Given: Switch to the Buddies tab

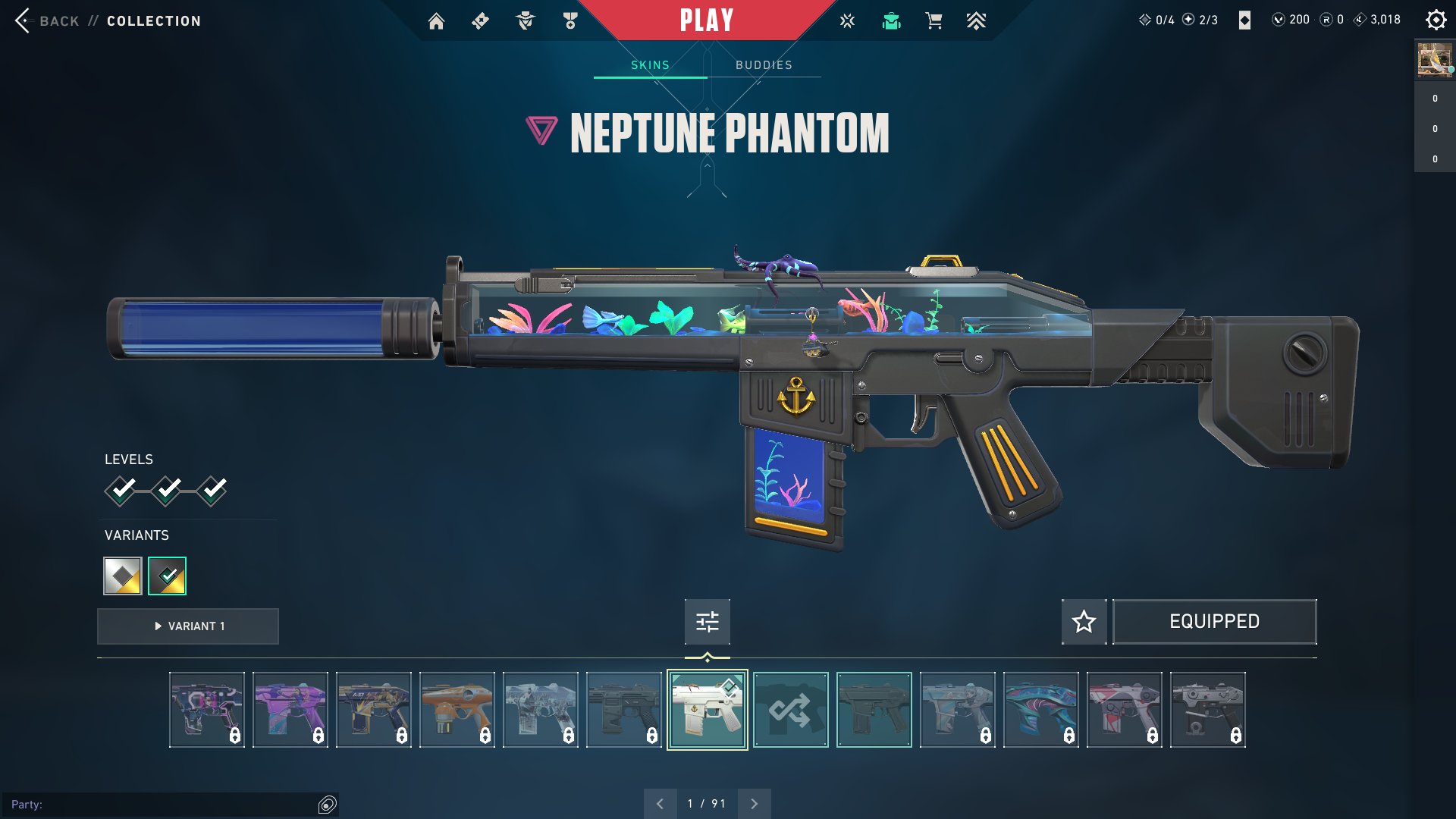Looking at the screenshot, I should pyautogui.click(x=762, y=64).
